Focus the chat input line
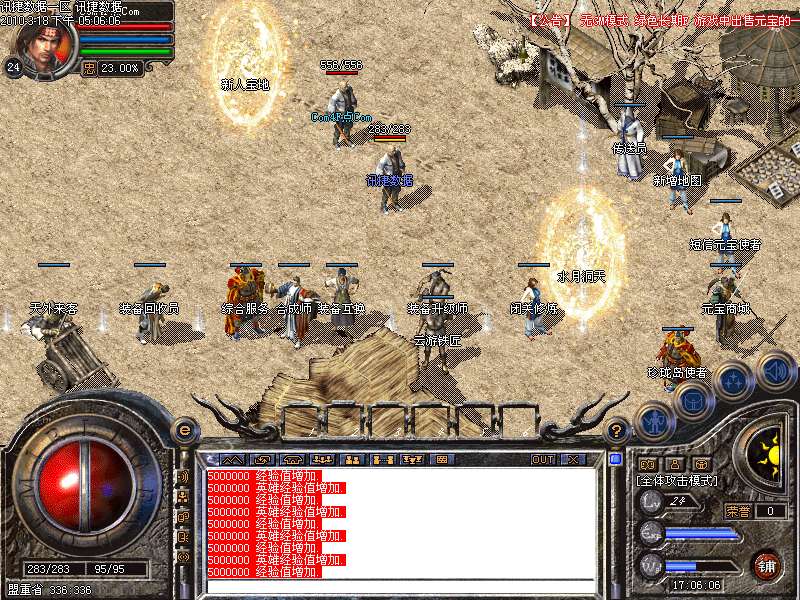The image size is (800, 600). click(400, 586)
